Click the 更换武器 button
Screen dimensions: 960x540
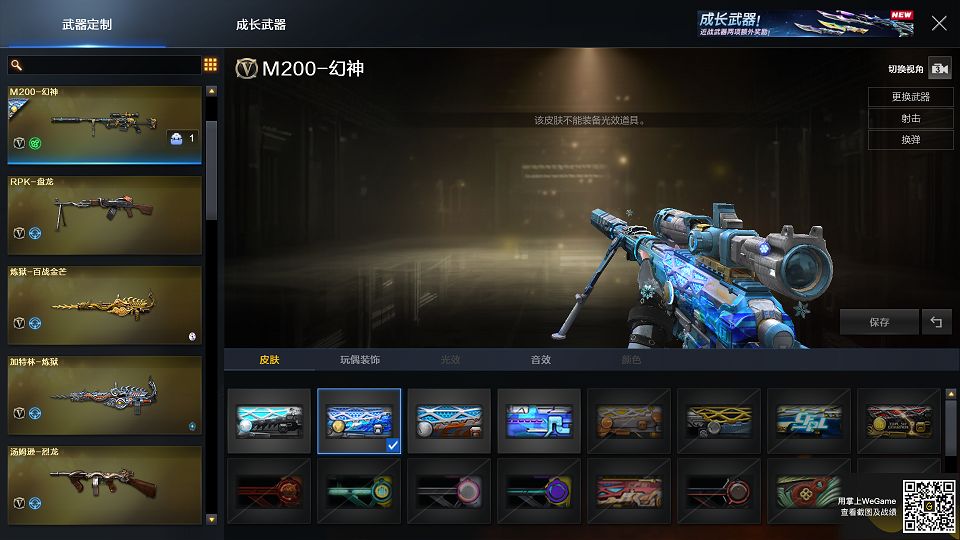(x=910, y=97)
